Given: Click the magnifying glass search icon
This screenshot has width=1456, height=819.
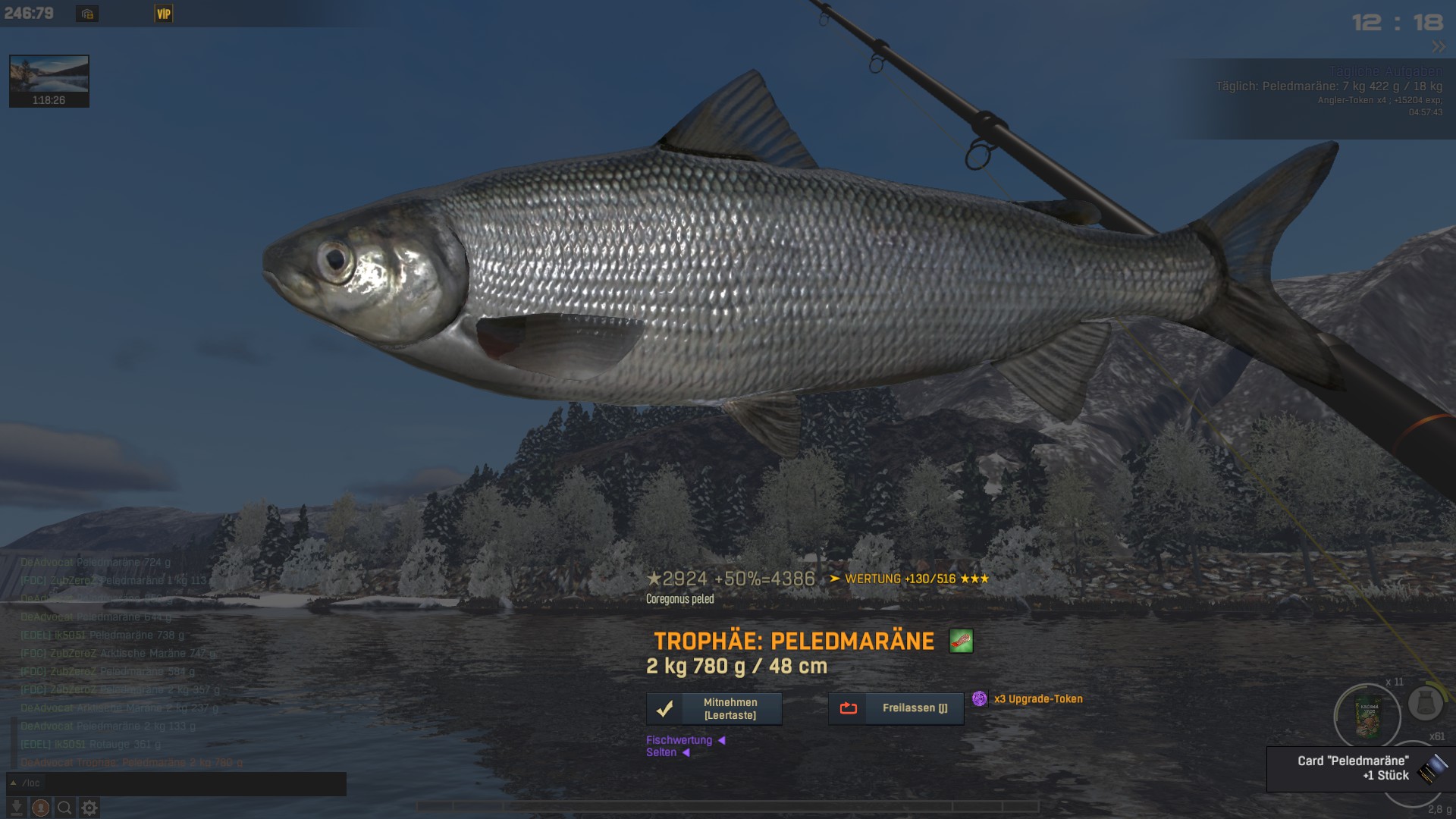Looking at the screenshot, I should pos(65,808).
